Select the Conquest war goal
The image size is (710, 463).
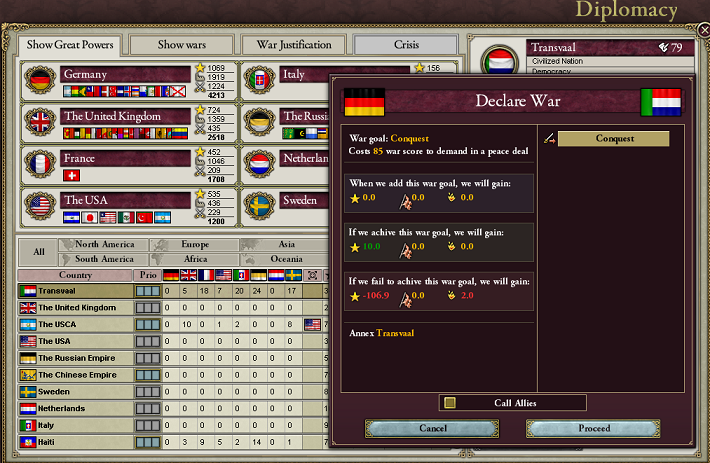click(613, 139)
